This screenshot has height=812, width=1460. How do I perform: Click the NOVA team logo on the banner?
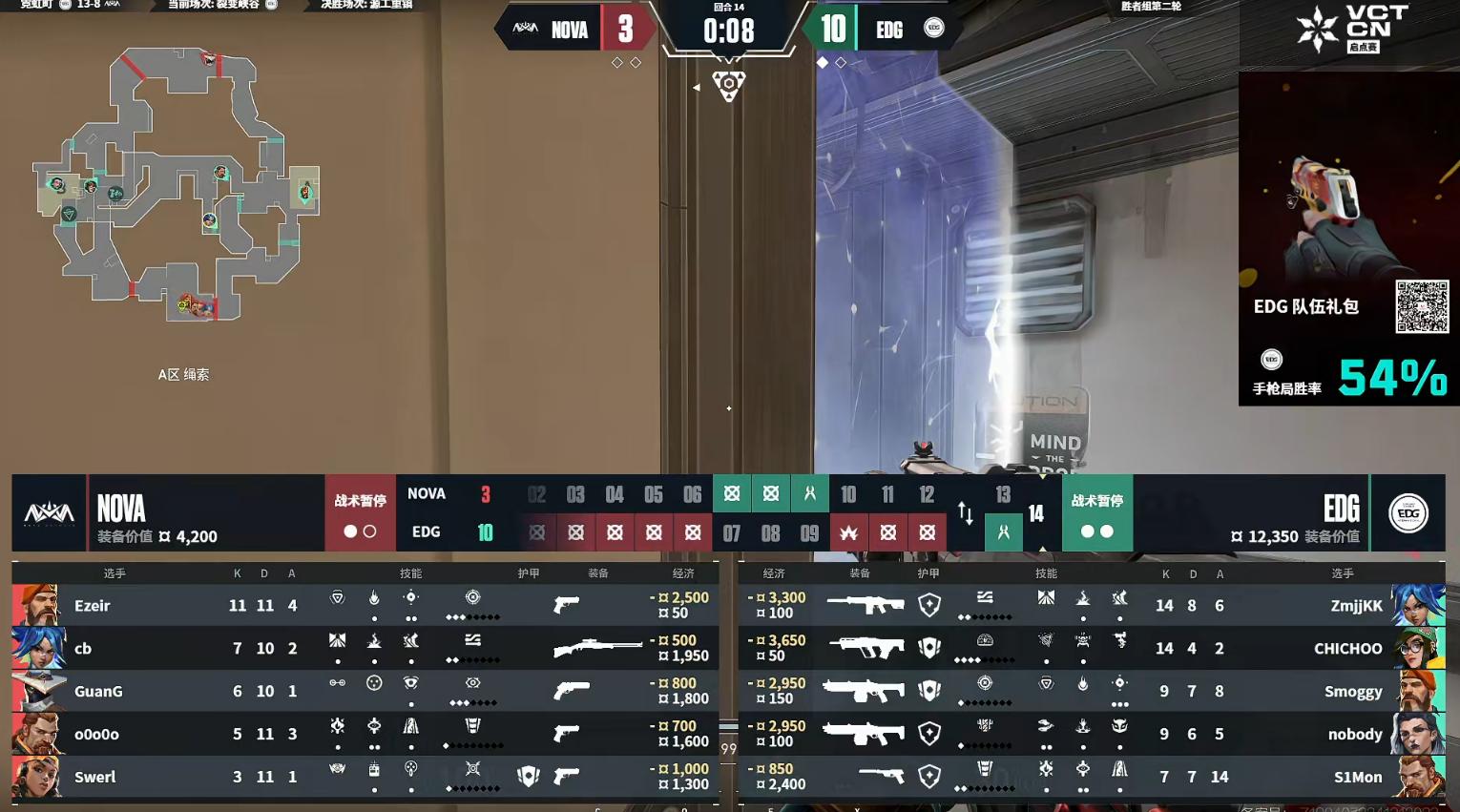49,513
